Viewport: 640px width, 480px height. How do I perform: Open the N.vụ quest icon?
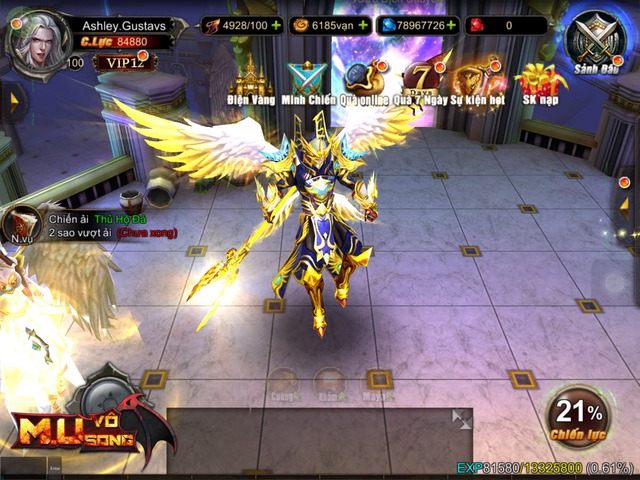20,226
